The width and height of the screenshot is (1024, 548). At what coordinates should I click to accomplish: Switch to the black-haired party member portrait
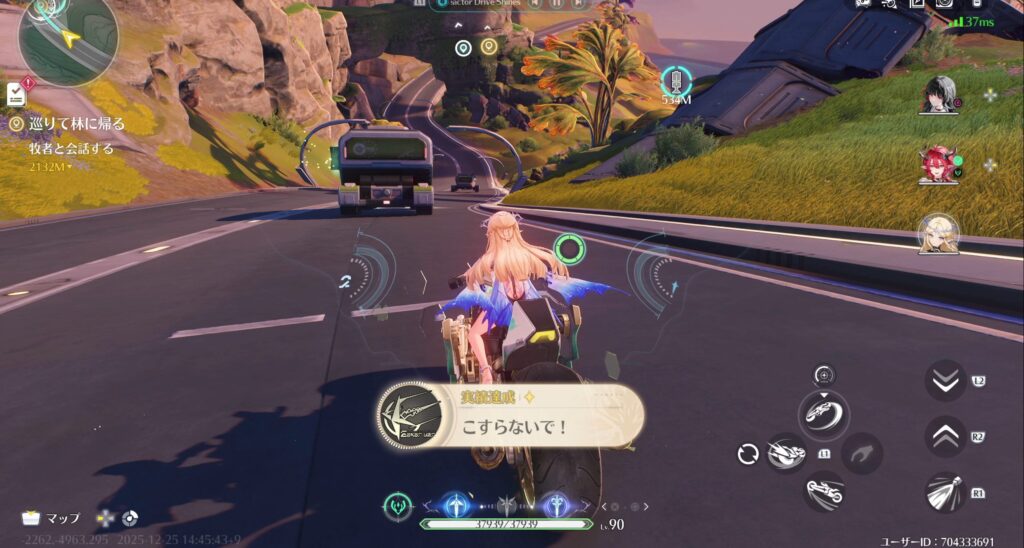(940, 96)
